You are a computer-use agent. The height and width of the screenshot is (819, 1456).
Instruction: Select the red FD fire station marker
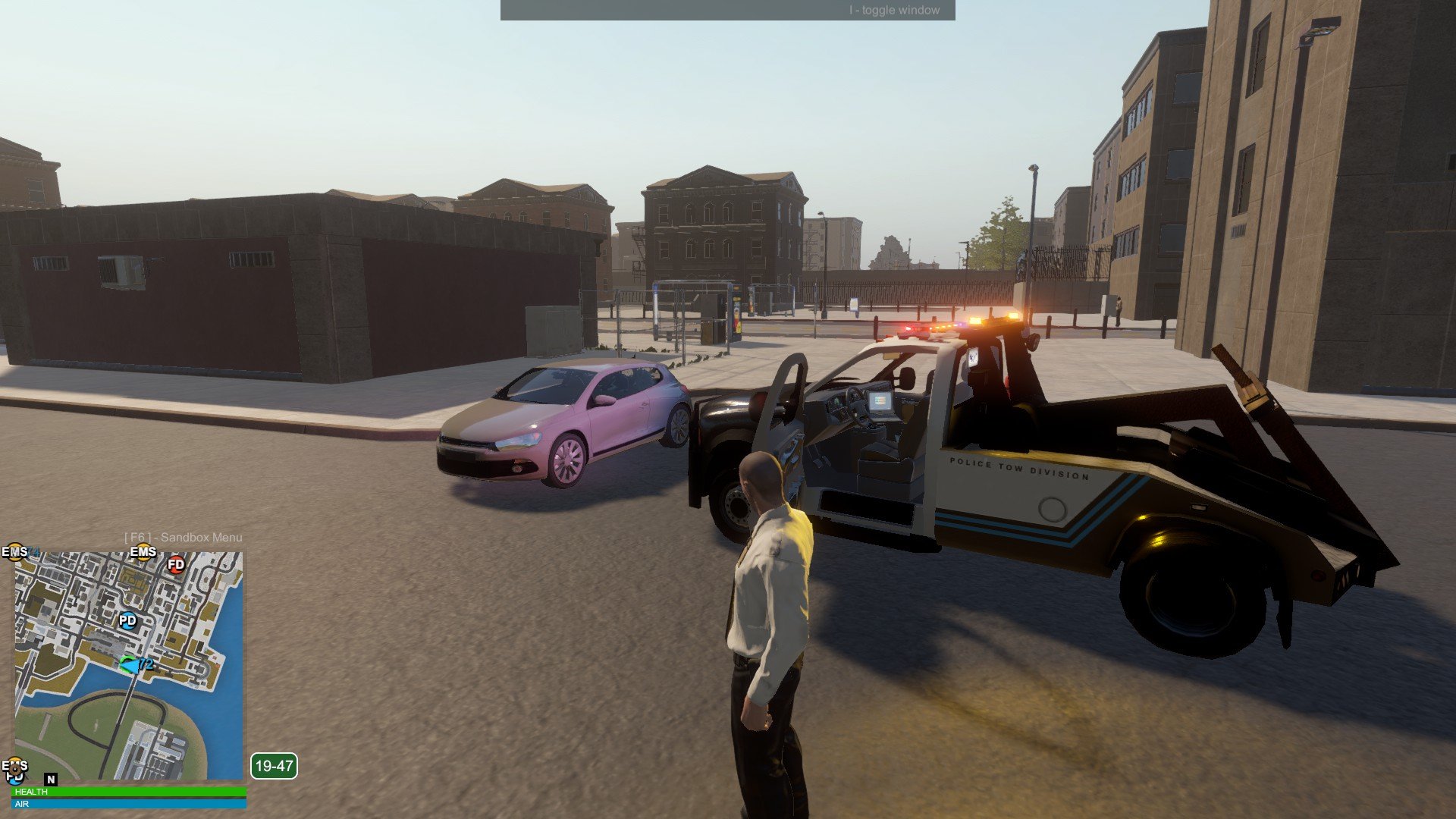176,564
